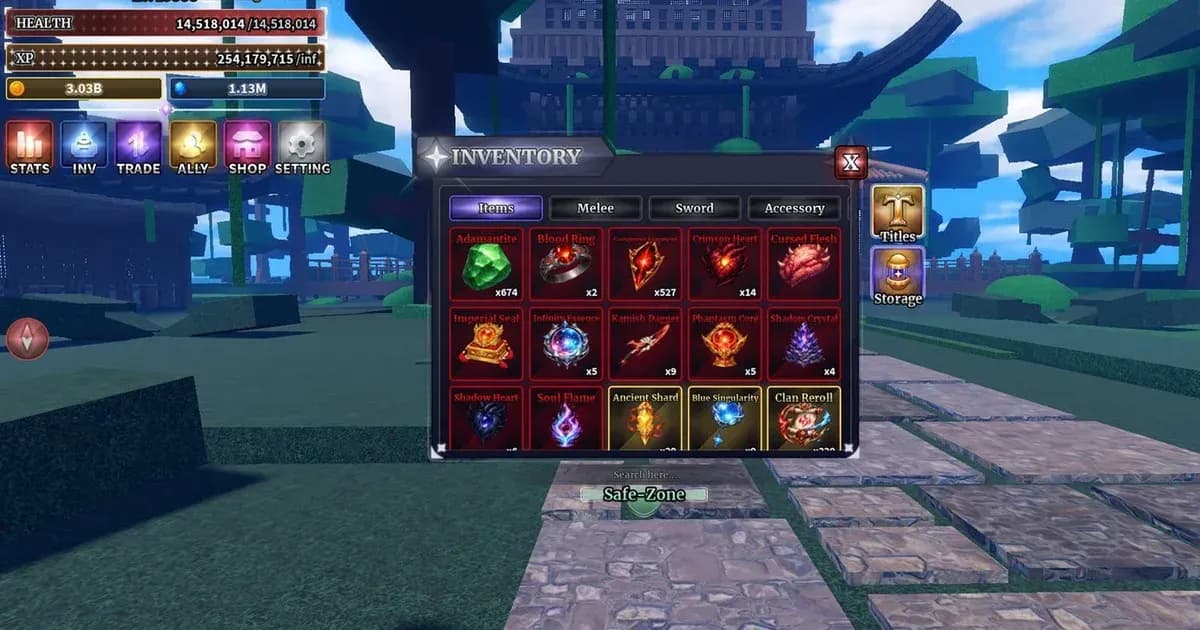Click the Crimson Heart item slot

click(x=725, y=264)
